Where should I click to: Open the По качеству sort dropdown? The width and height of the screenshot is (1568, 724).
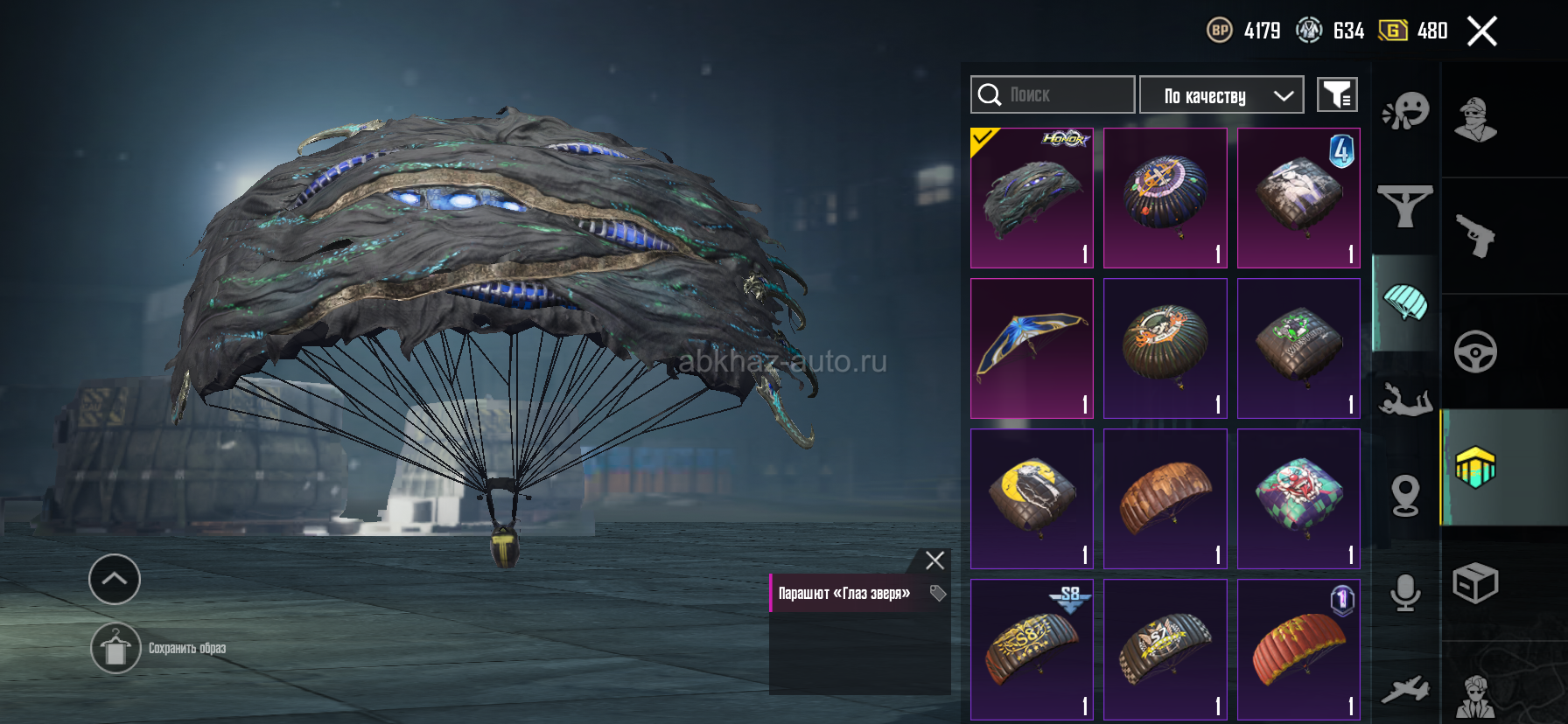pyautogui.click(x=1221, y=94)
